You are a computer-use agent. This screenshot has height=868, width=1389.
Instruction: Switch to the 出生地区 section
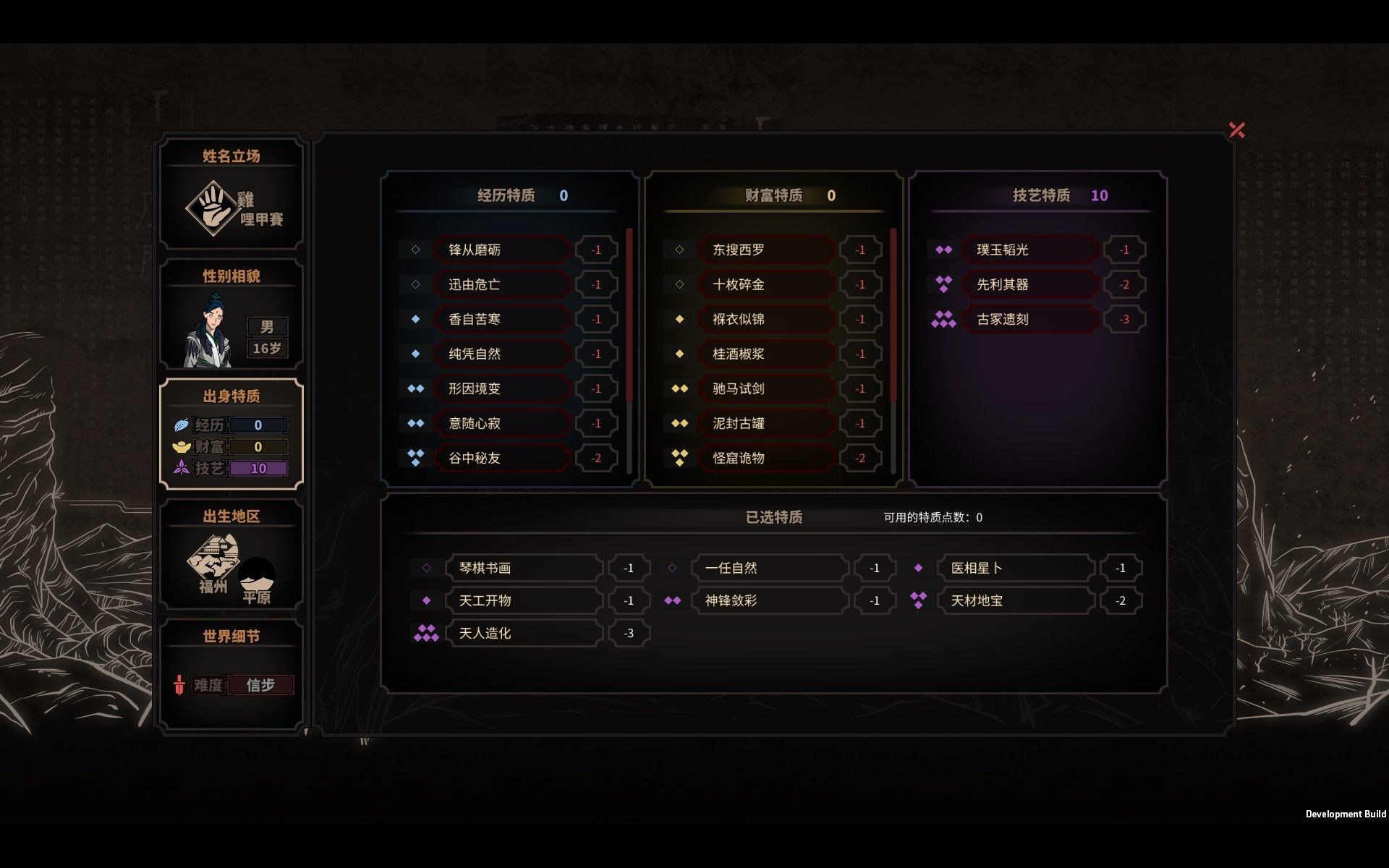(x=230, y=516)
